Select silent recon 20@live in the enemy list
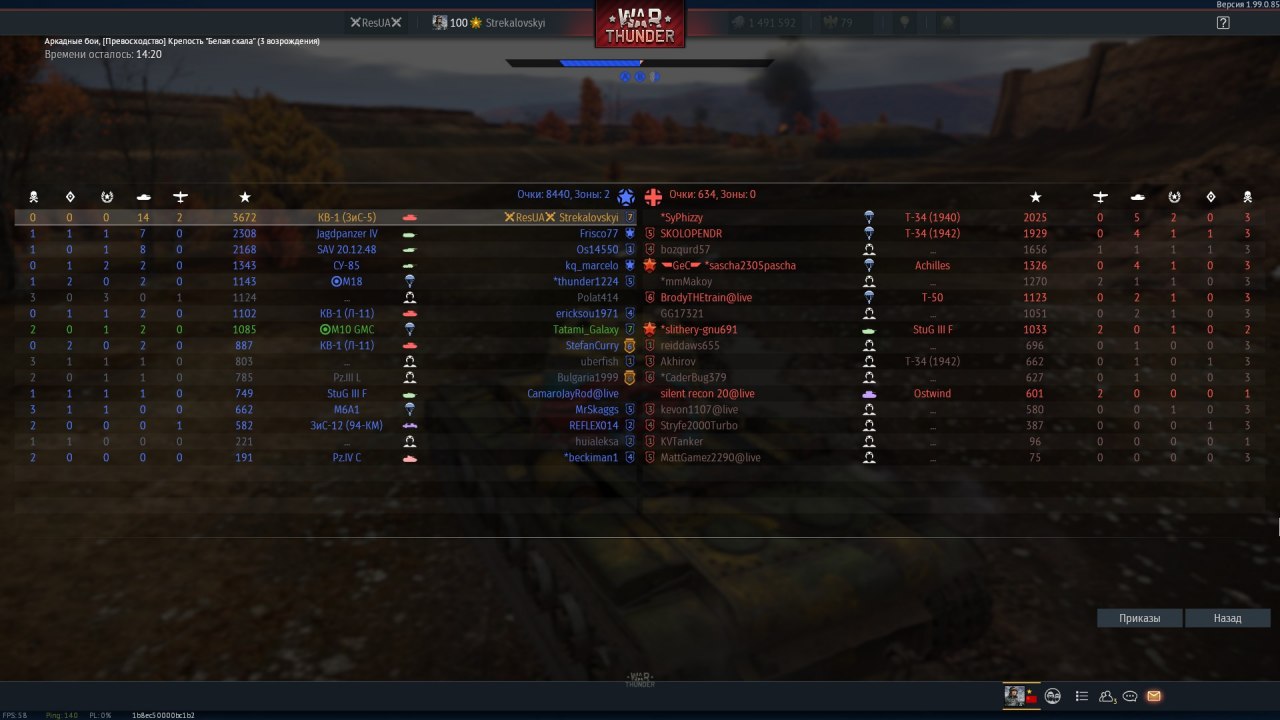Viewport: 1280px width, 720px height. tap(707, 393)
